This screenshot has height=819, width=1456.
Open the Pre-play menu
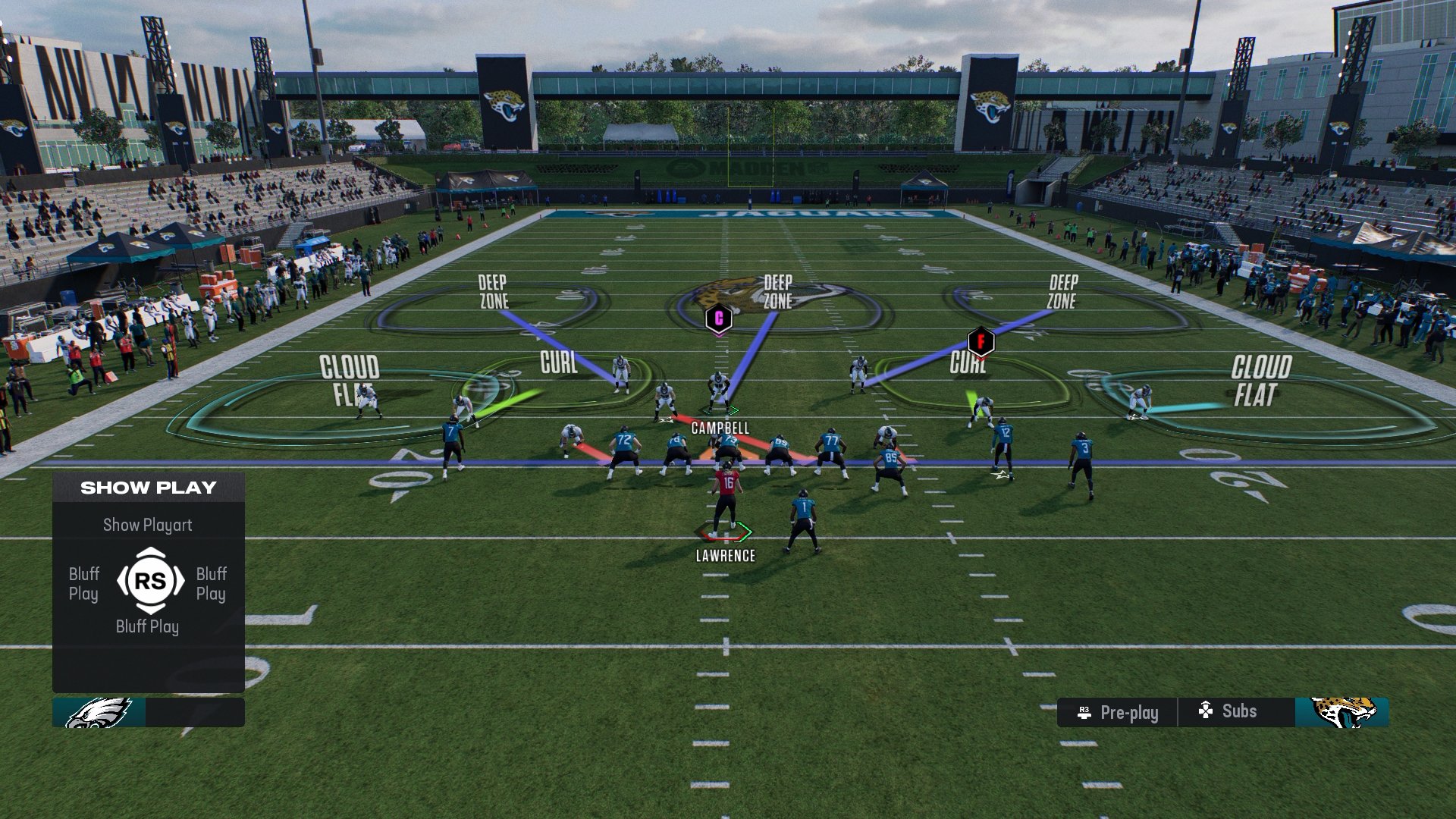[x=1118, y=713]
